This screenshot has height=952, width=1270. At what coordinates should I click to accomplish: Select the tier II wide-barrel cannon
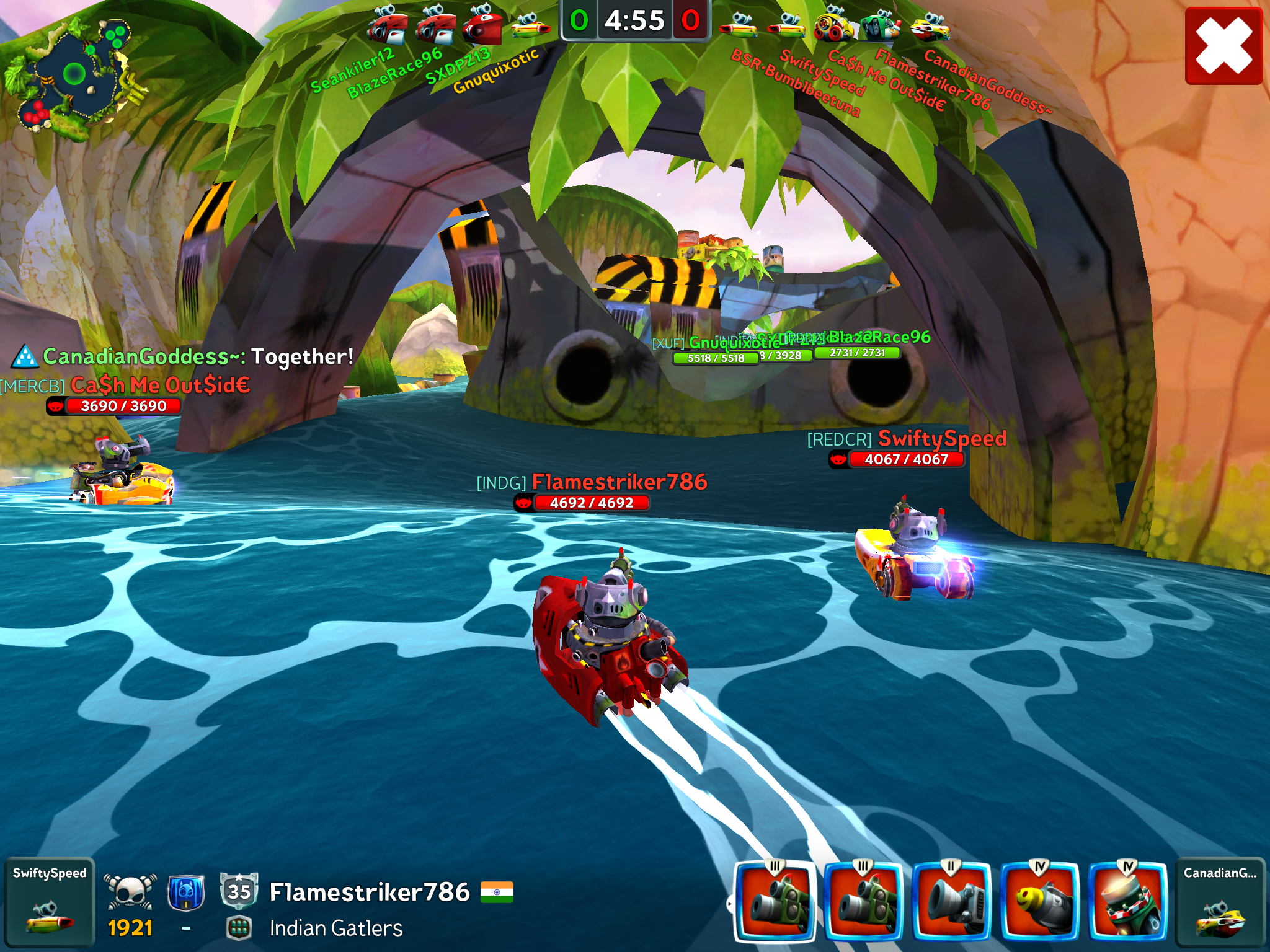[x=952, y=901]
